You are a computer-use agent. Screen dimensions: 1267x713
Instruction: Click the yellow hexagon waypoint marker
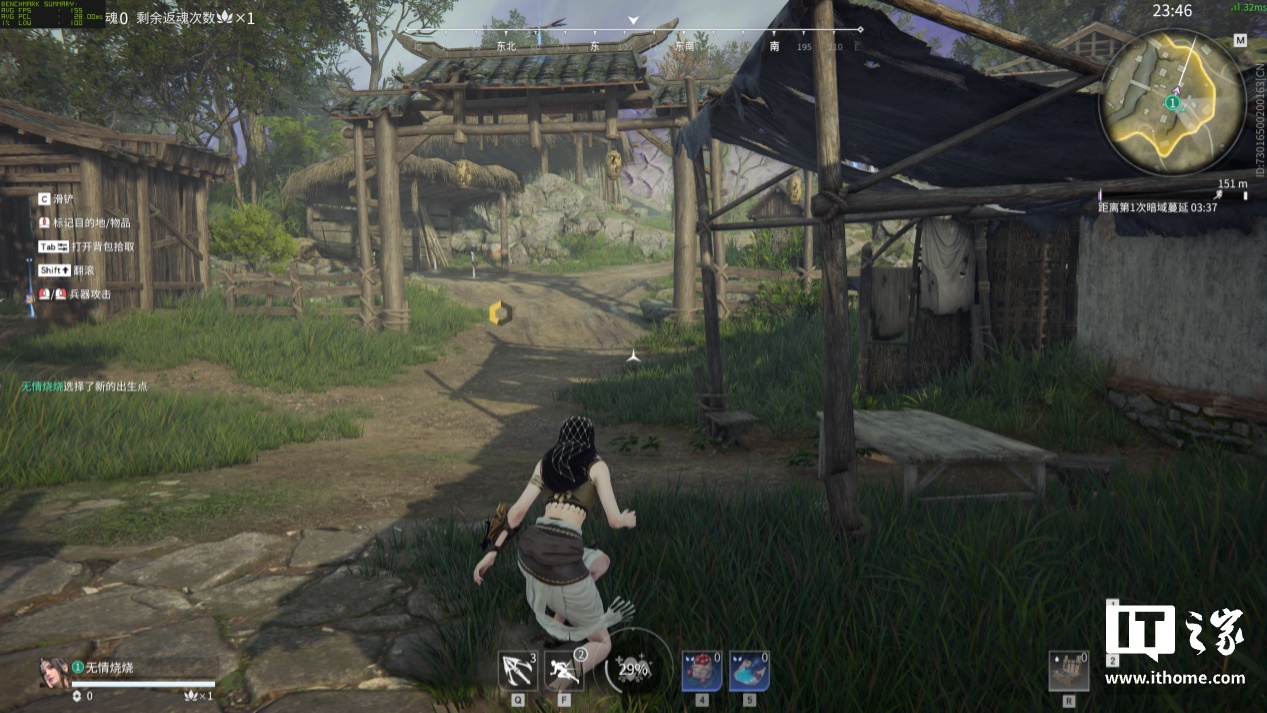pos(499,313)
